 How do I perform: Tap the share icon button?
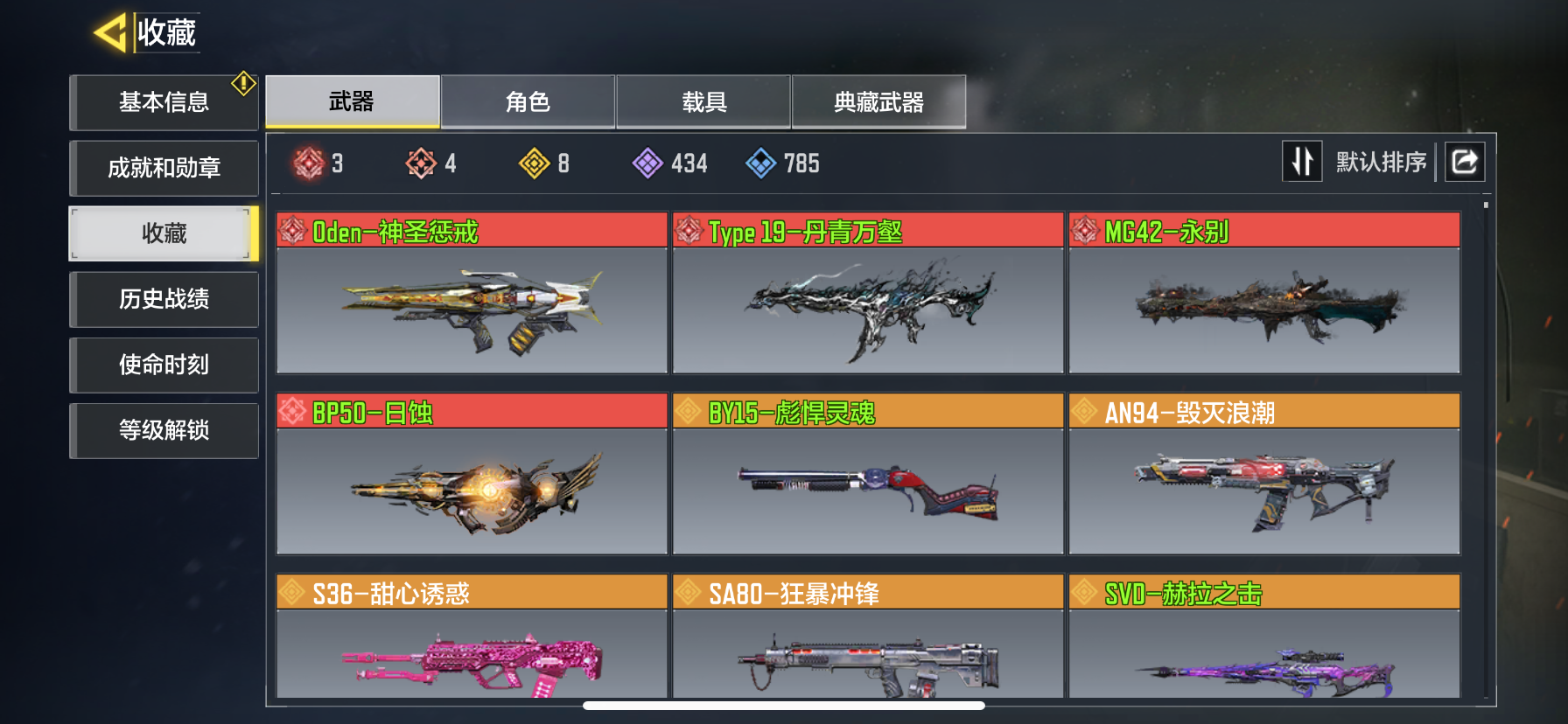[1465, 162]
